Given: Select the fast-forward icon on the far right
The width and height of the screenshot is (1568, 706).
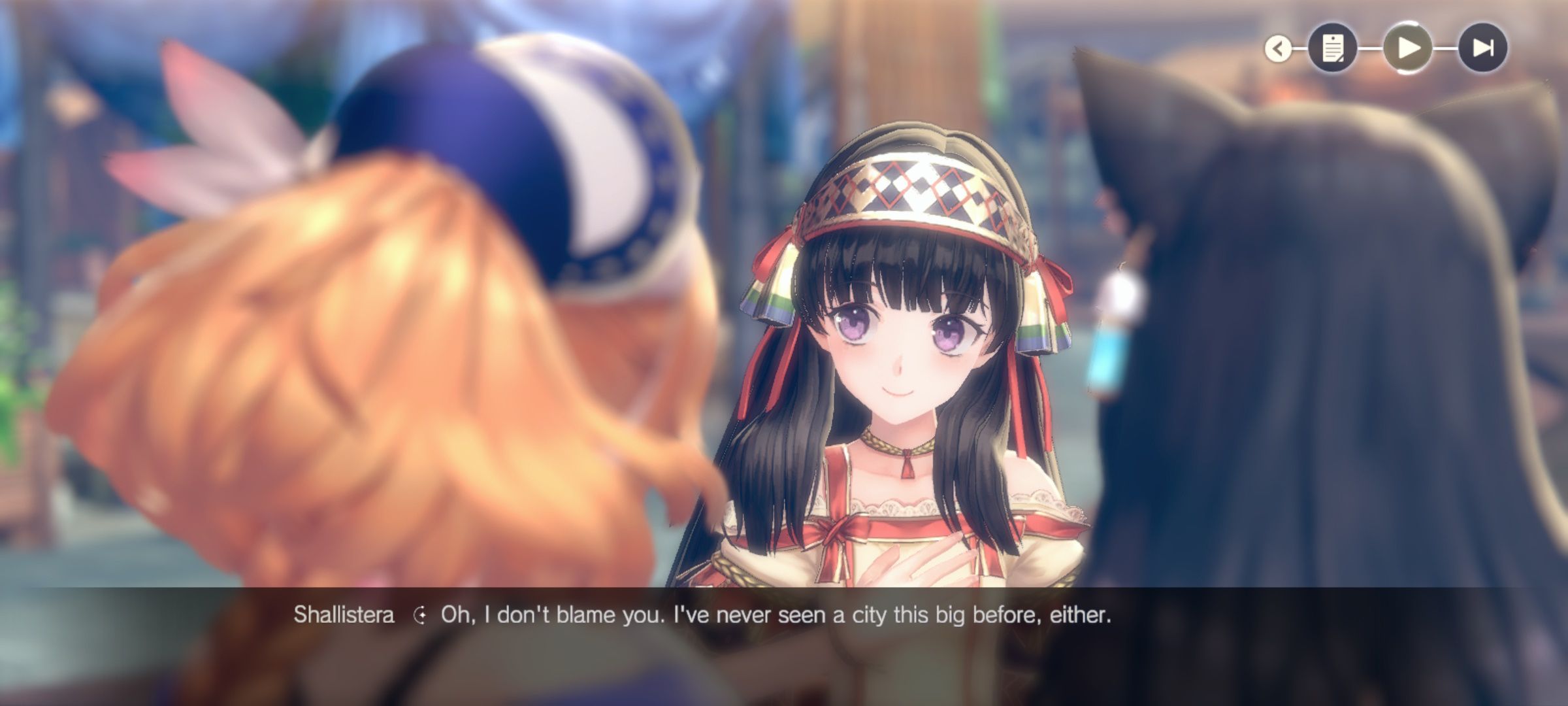Looking at the screenshot, I should pos(1484,49).
